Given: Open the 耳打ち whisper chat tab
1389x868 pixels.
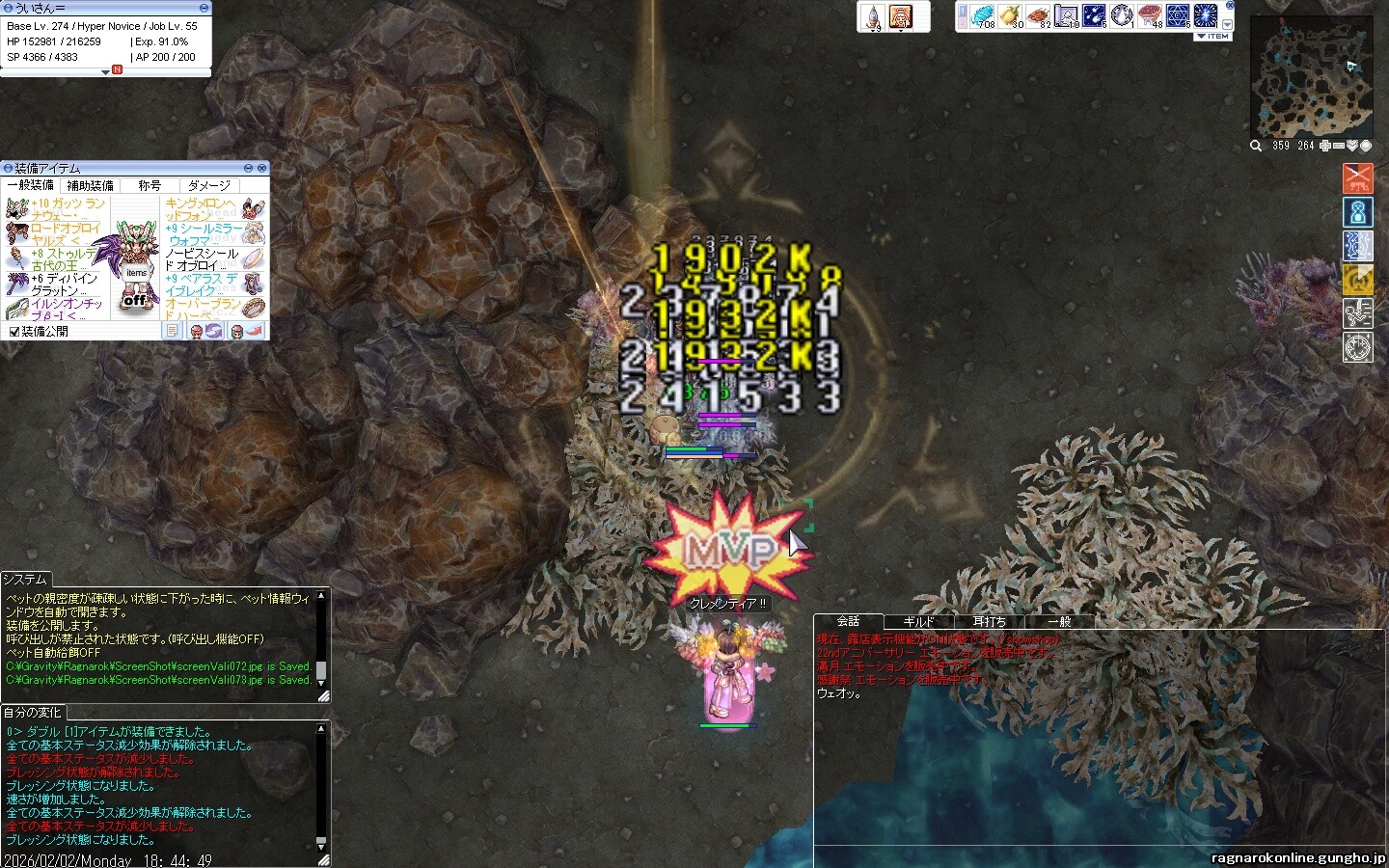Looking at the screenshot, I should coord(989,622).
